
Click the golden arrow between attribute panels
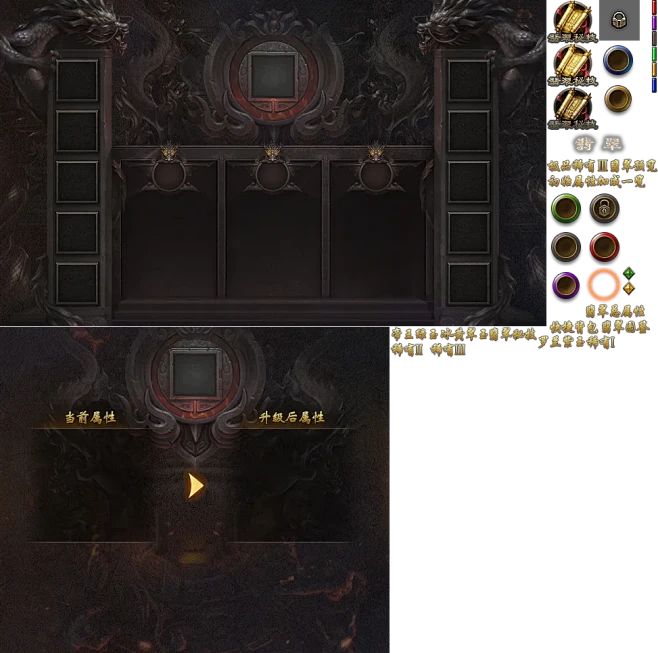click(x=196, y=485)
